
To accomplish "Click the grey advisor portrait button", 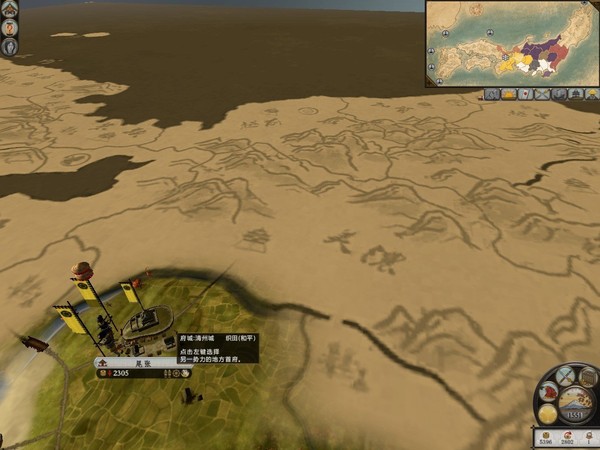I will click(x=9, y=46).
